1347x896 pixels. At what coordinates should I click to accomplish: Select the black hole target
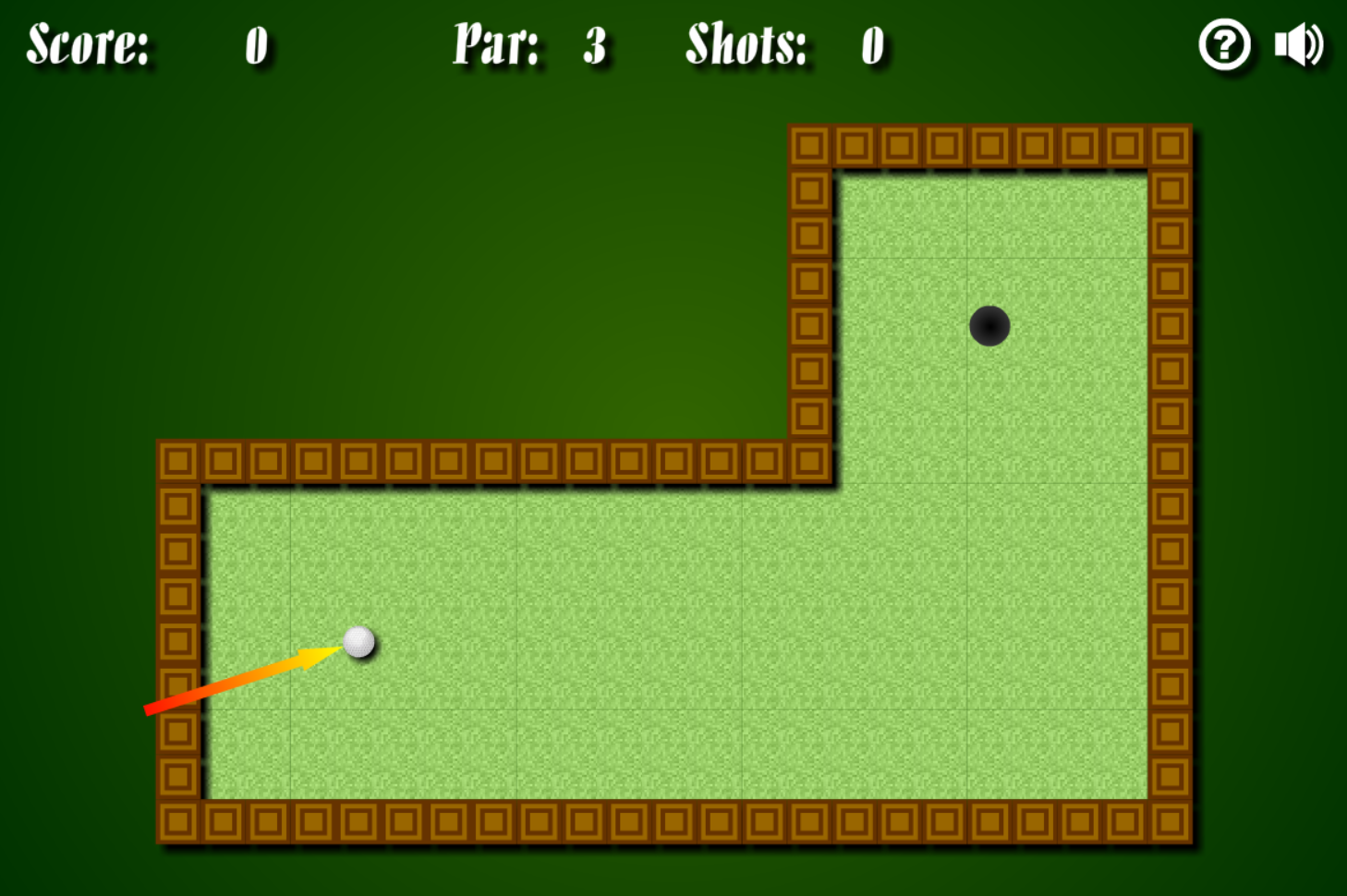coord(989,325)
